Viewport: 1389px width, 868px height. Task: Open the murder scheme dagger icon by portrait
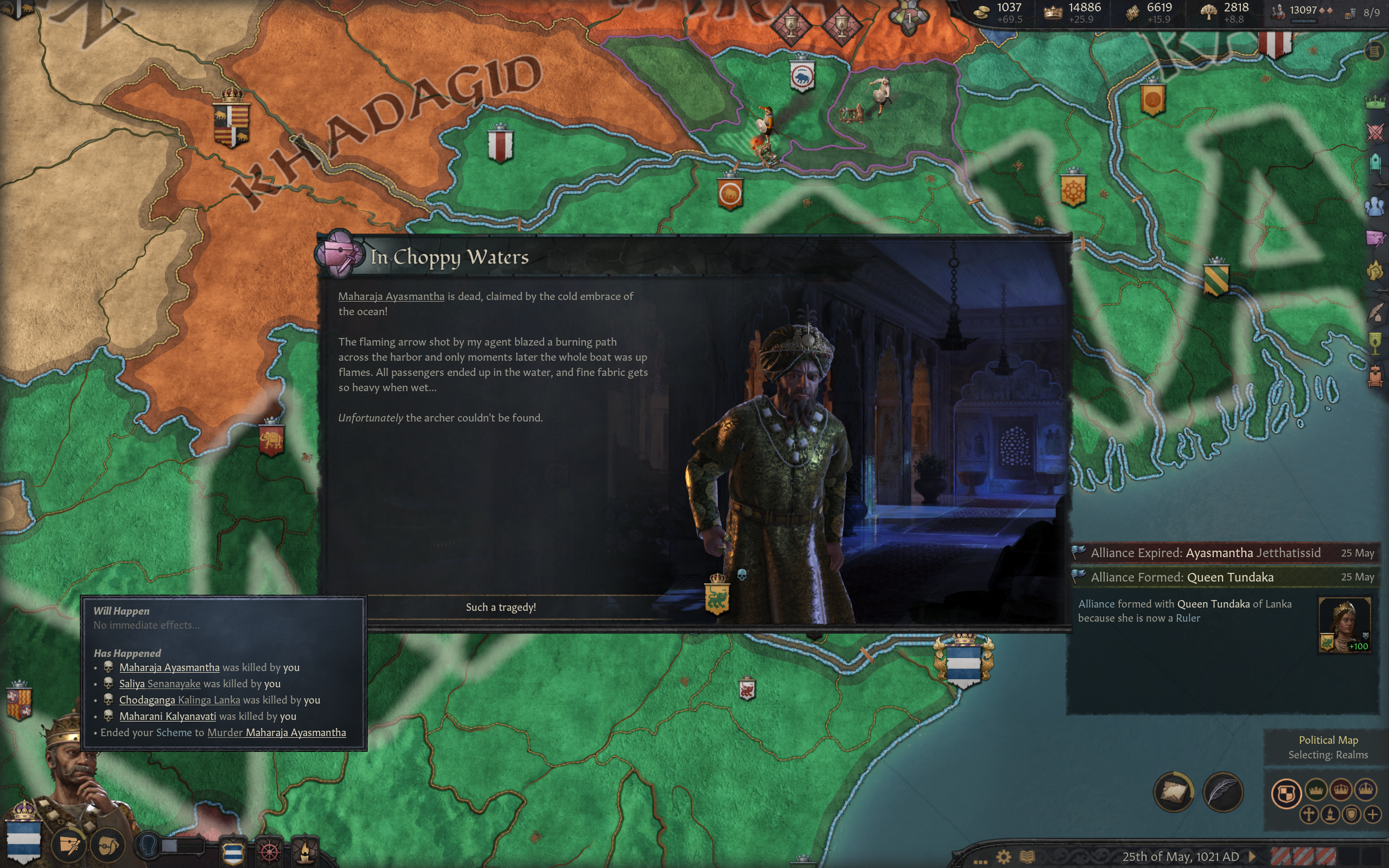point(69,845)
